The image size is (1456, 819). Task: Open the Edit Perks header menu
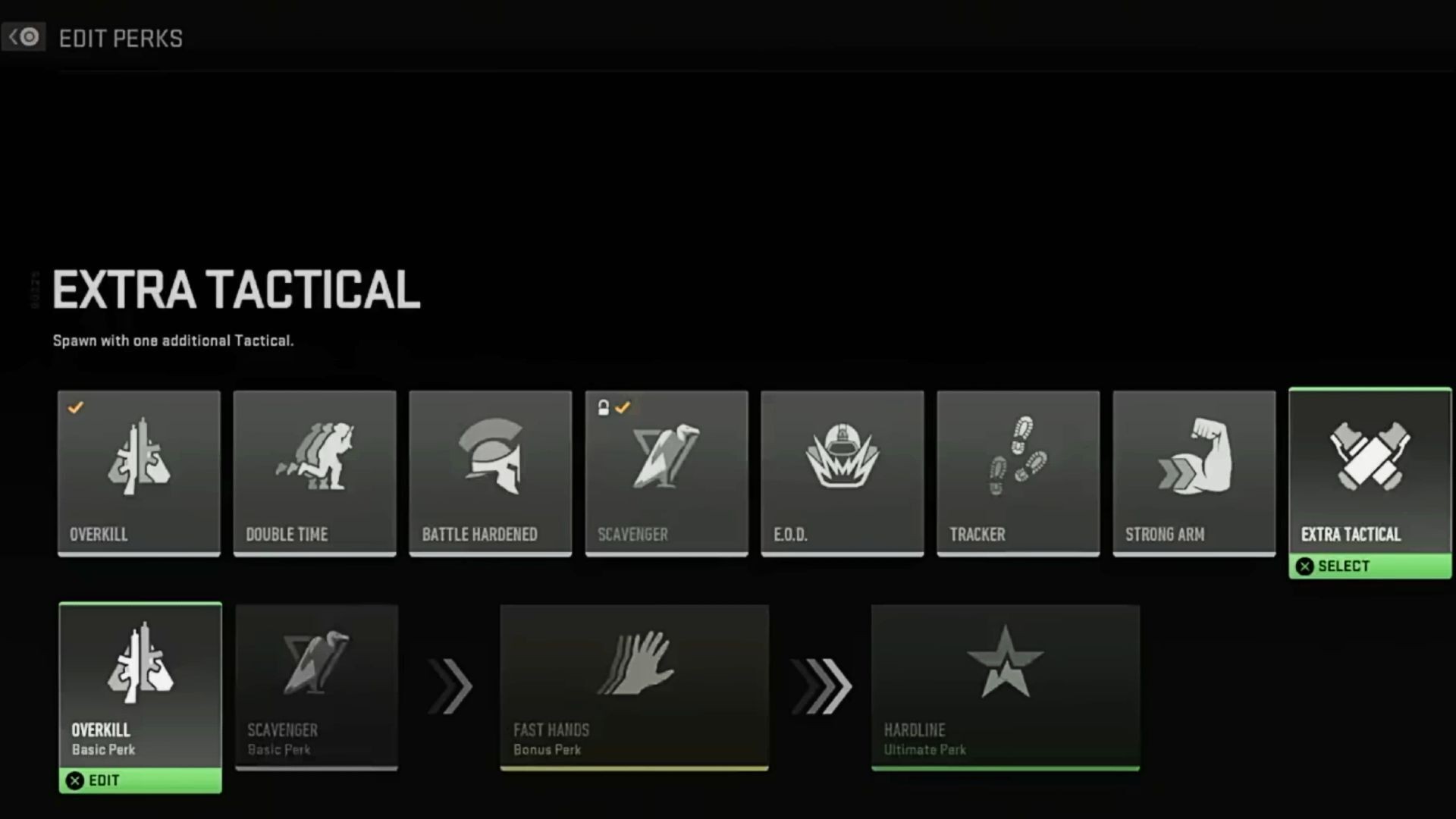121,37
